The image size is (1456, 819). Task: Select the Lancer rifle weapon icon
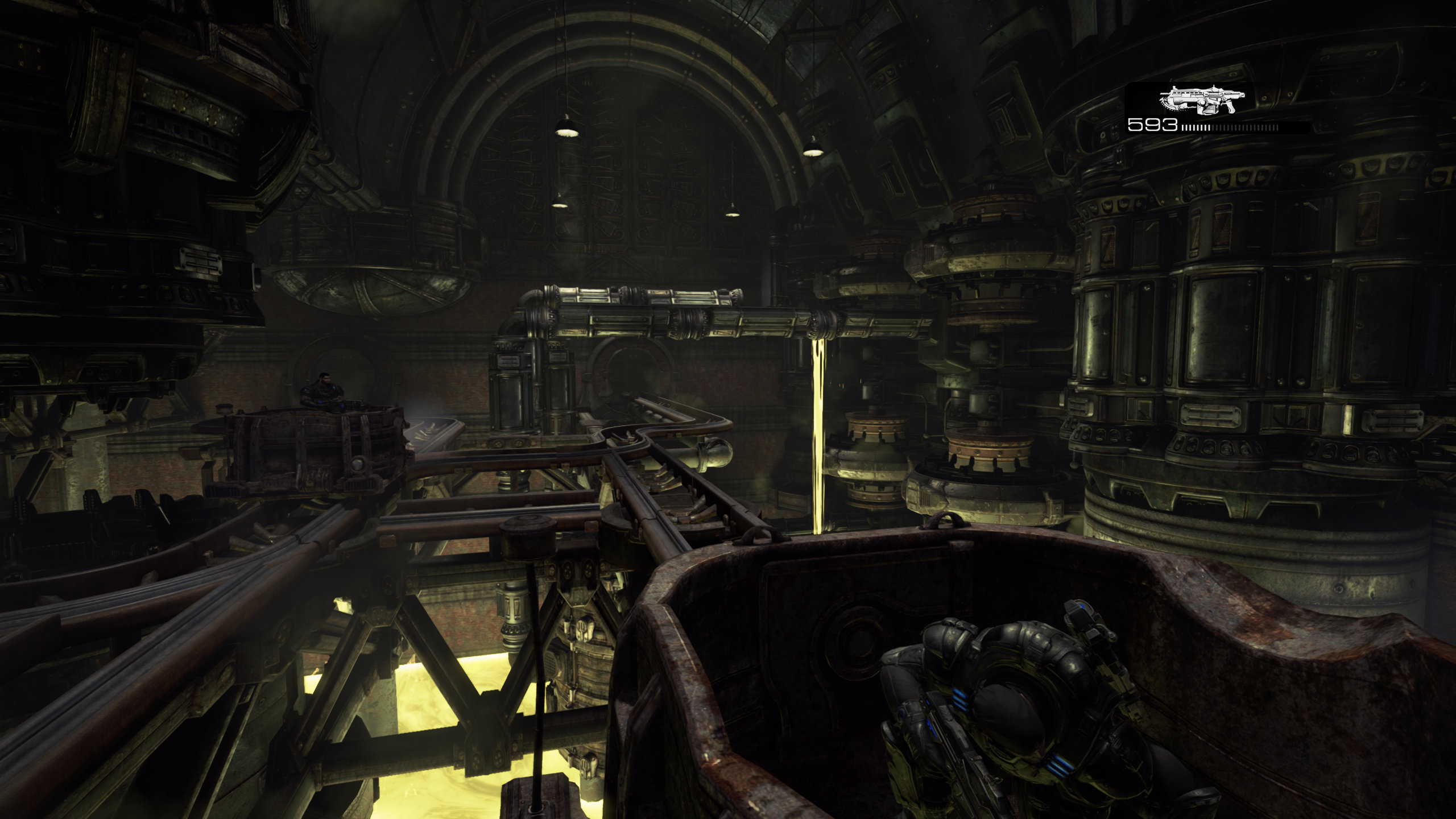(1201, 101)
